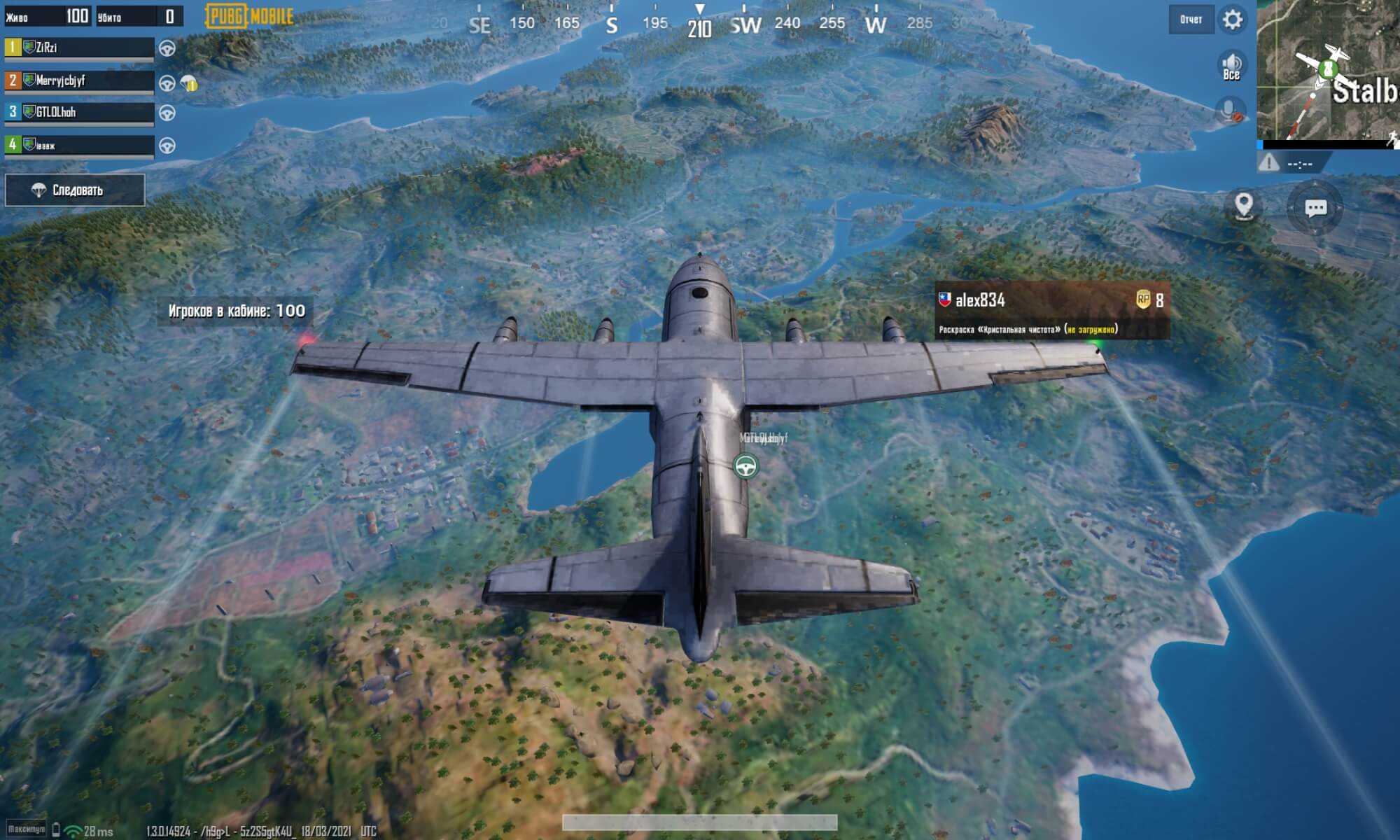Select the fourth teammate row
Image resolution: width=1400 pixels, height=840 pixels.
79,146
